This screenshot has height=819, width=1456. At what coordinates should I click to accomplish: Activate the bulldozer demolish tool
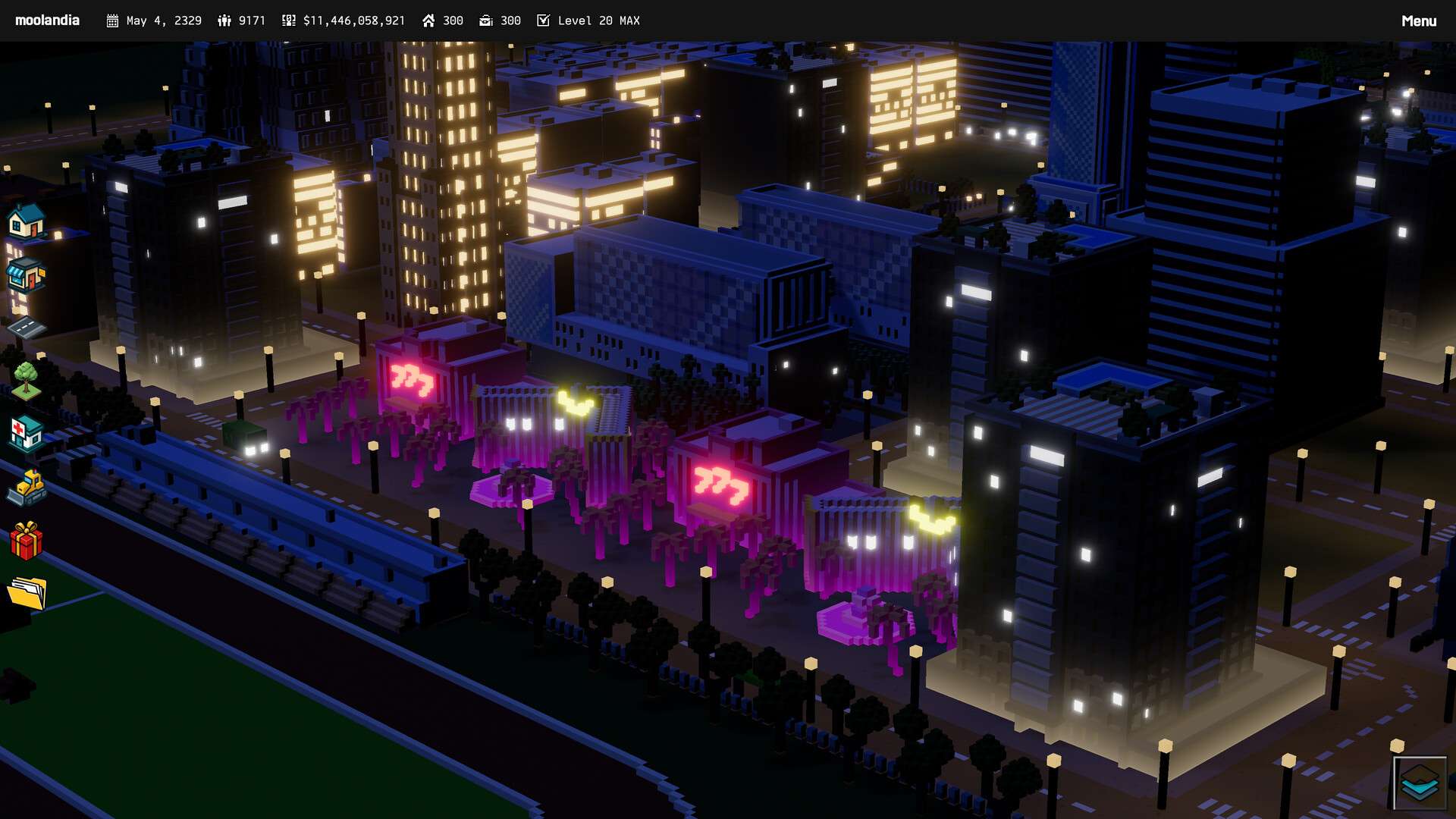26,487
